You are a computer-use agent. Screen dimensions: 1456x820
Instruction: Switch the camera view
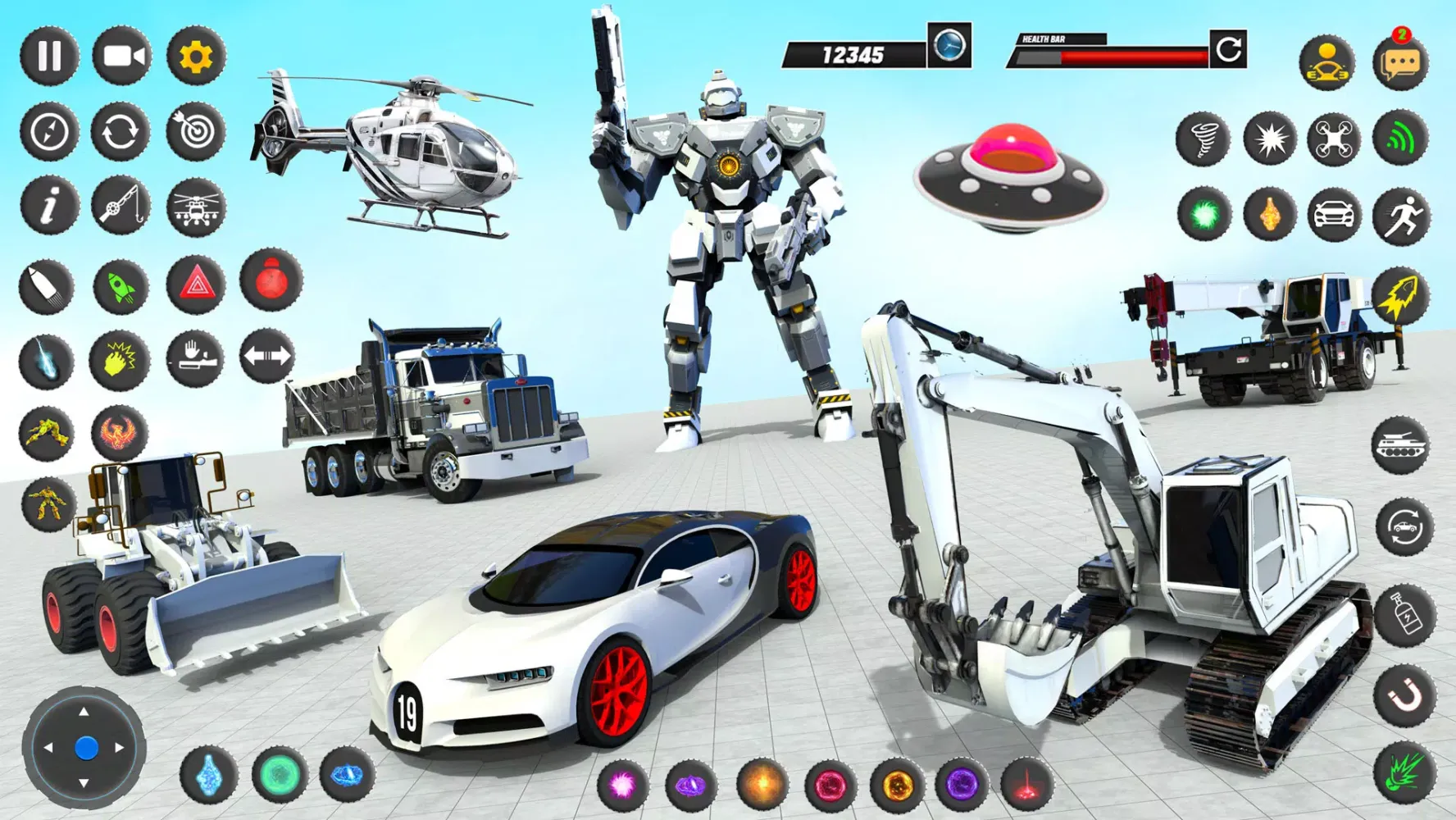tap(122, 56)
